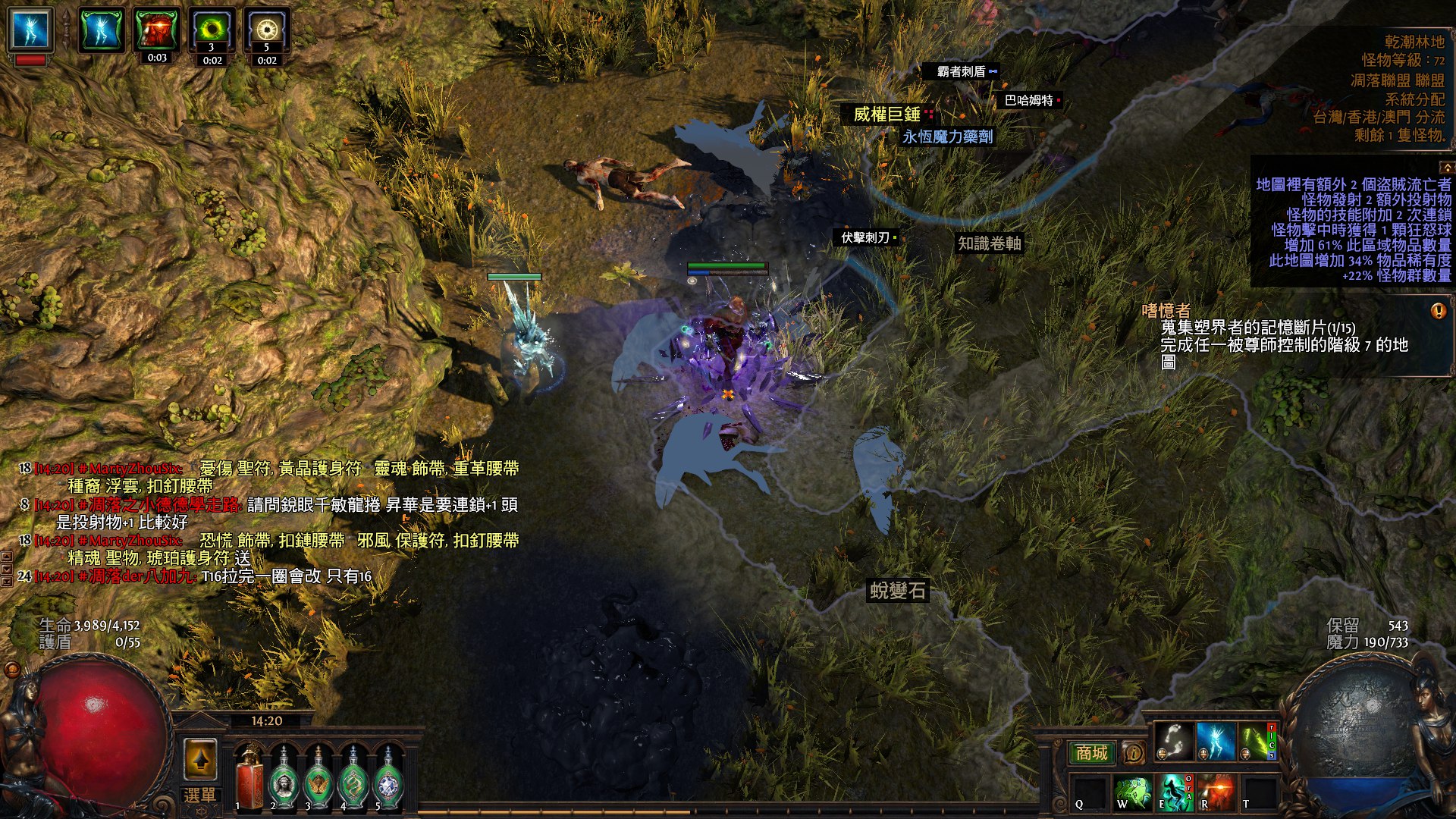Image resolution: width=1456 pixels, height=819 pixels.
Task: Use the red life flask in slot 1
Action: click(x=249, y=777)
